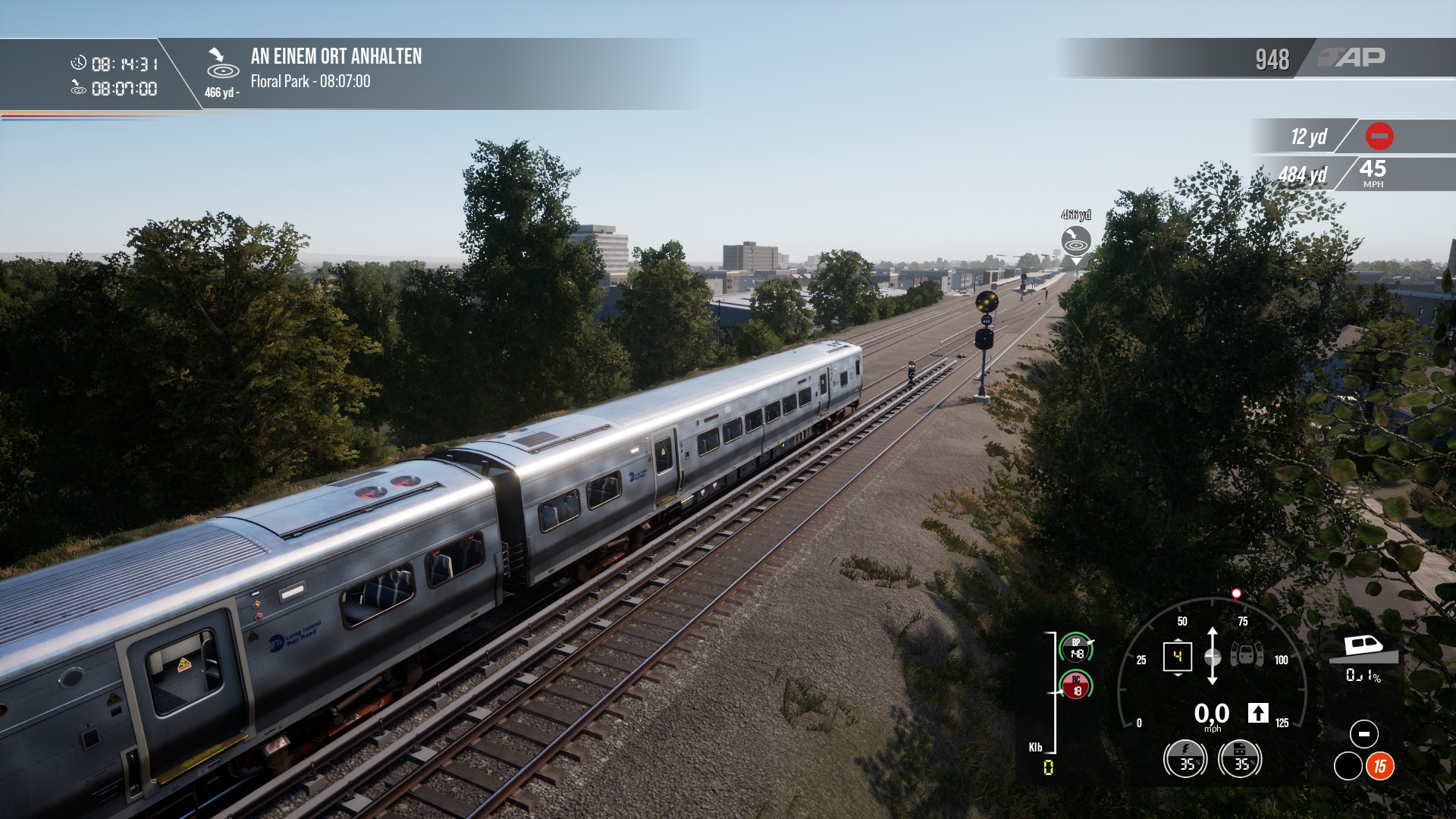Select the train brake gauge icon
The image size is (1456, 819).
tap(1240, 758)
